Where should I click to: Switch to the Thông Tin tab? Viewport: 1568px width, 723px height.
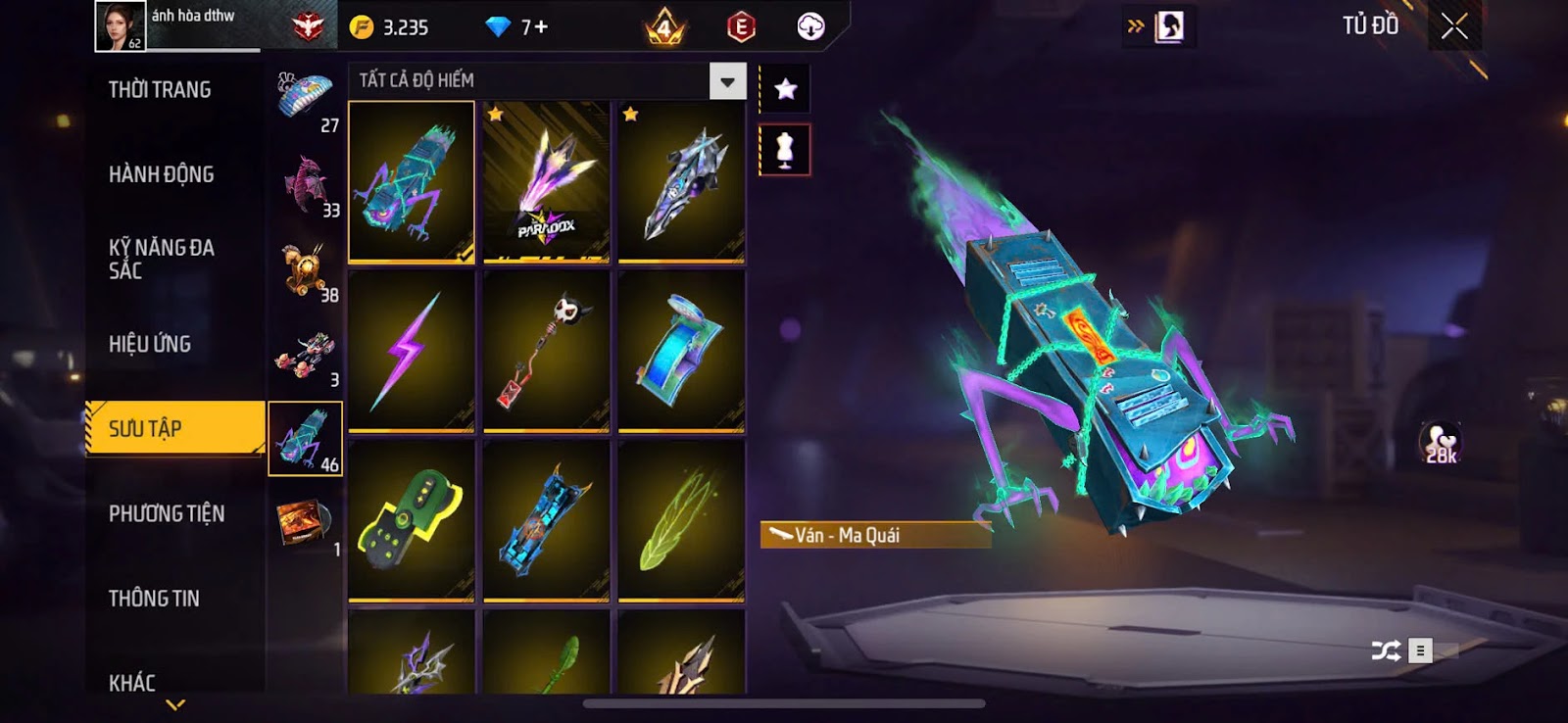[x=154, y=599]
